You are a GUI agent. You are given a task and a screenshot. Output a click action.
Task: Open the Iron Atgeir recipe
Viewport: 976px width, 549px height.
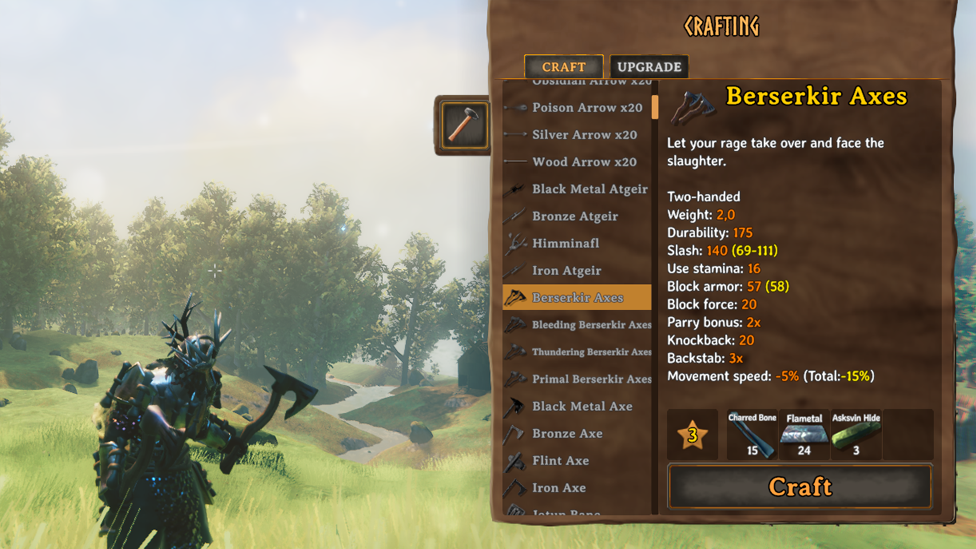click(566, 270)
